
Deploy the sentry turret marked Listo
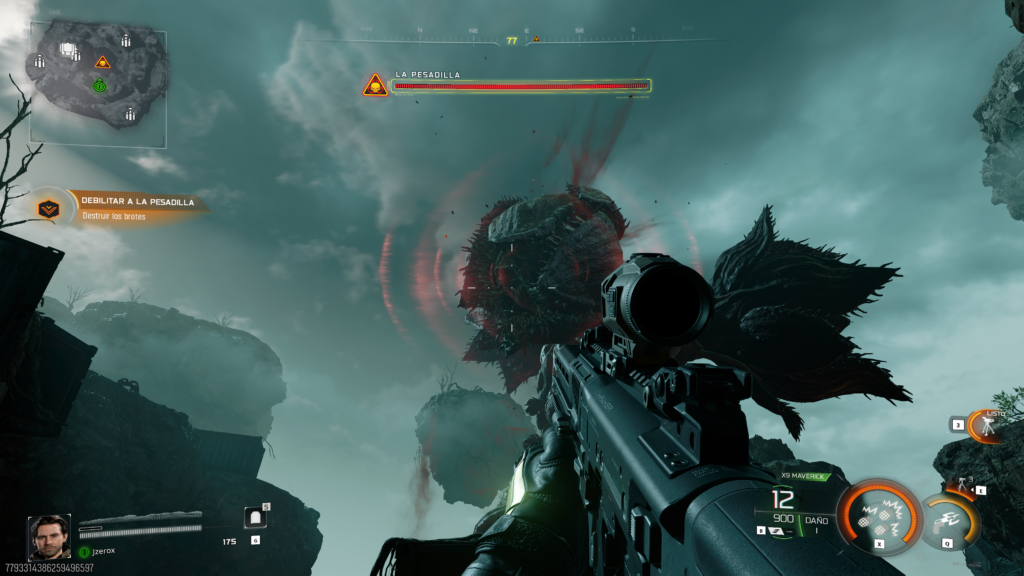point(988,425)
